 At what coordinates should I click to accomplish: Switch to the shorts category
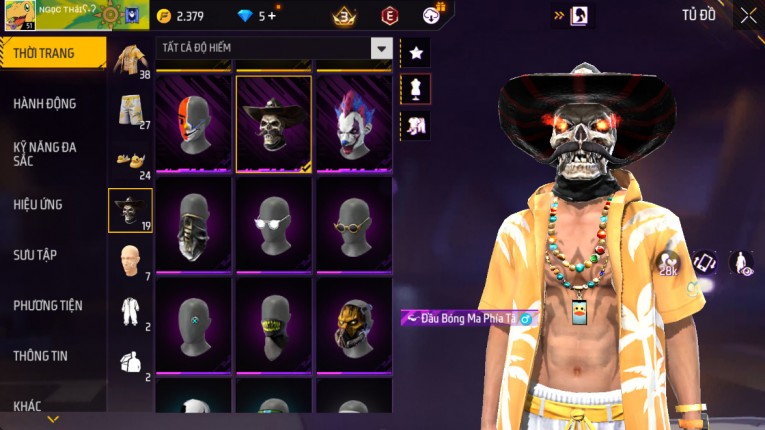pos(130,109)
